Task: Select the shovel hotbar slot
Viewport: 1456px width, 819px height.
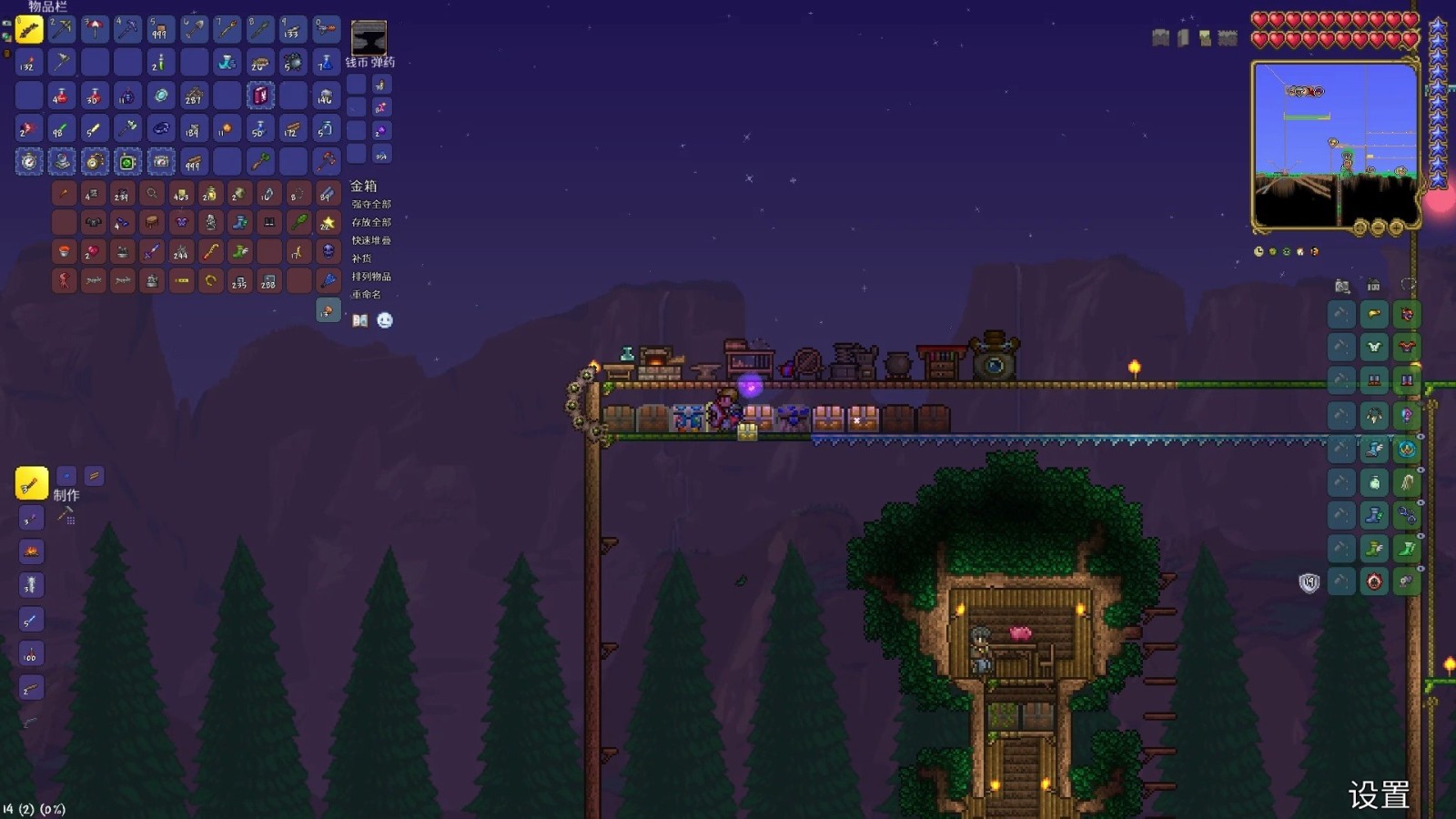Action: pos(193,29)
